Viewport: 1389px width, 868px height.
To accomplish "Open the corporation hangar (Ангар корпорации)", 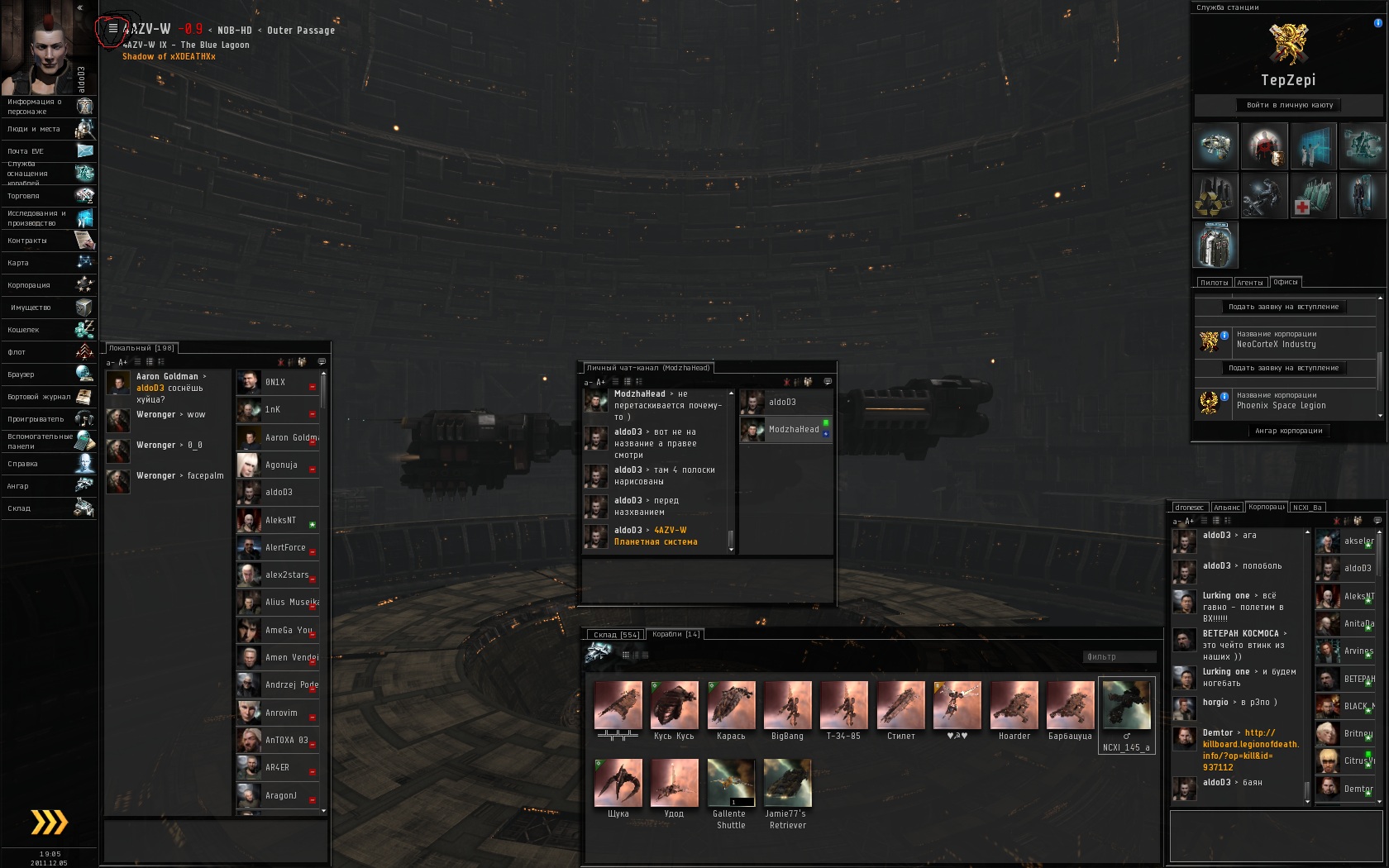I will (1288, 431).
